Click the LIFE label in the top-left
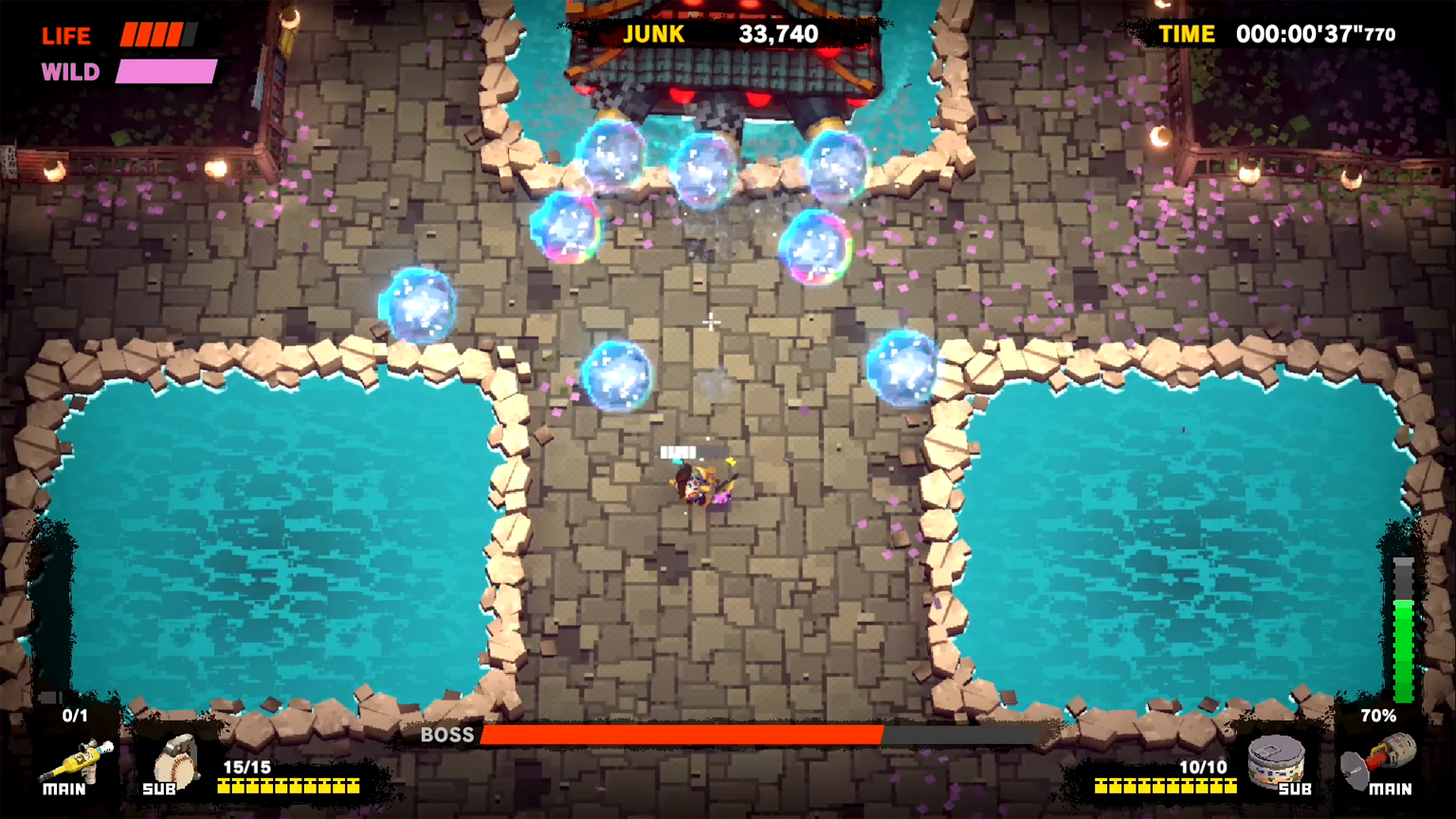The height and width of the screenshot is (819, 1456). [x=65, y=35]
